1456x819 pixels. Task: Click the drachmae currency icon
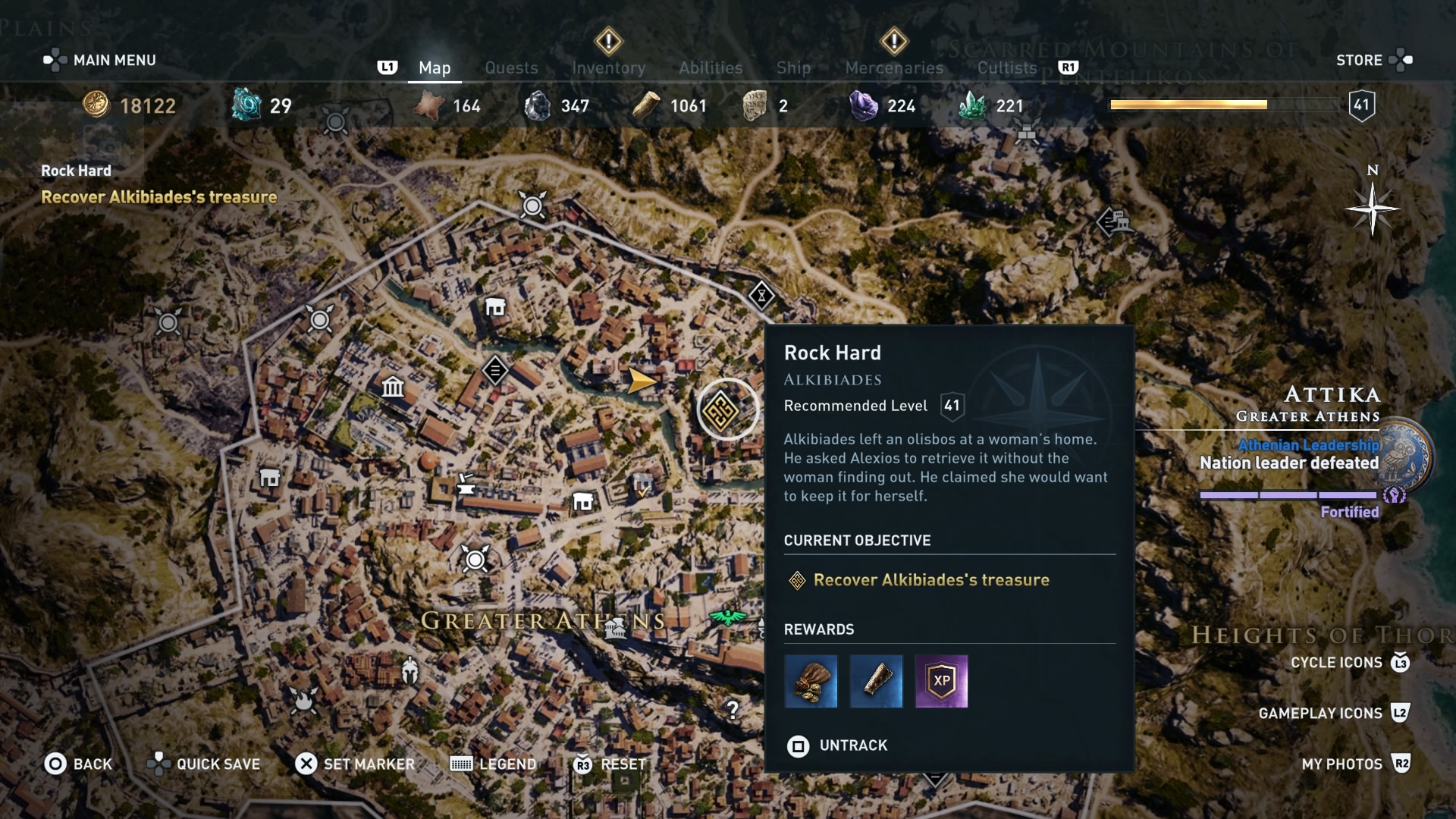(98, 105)
